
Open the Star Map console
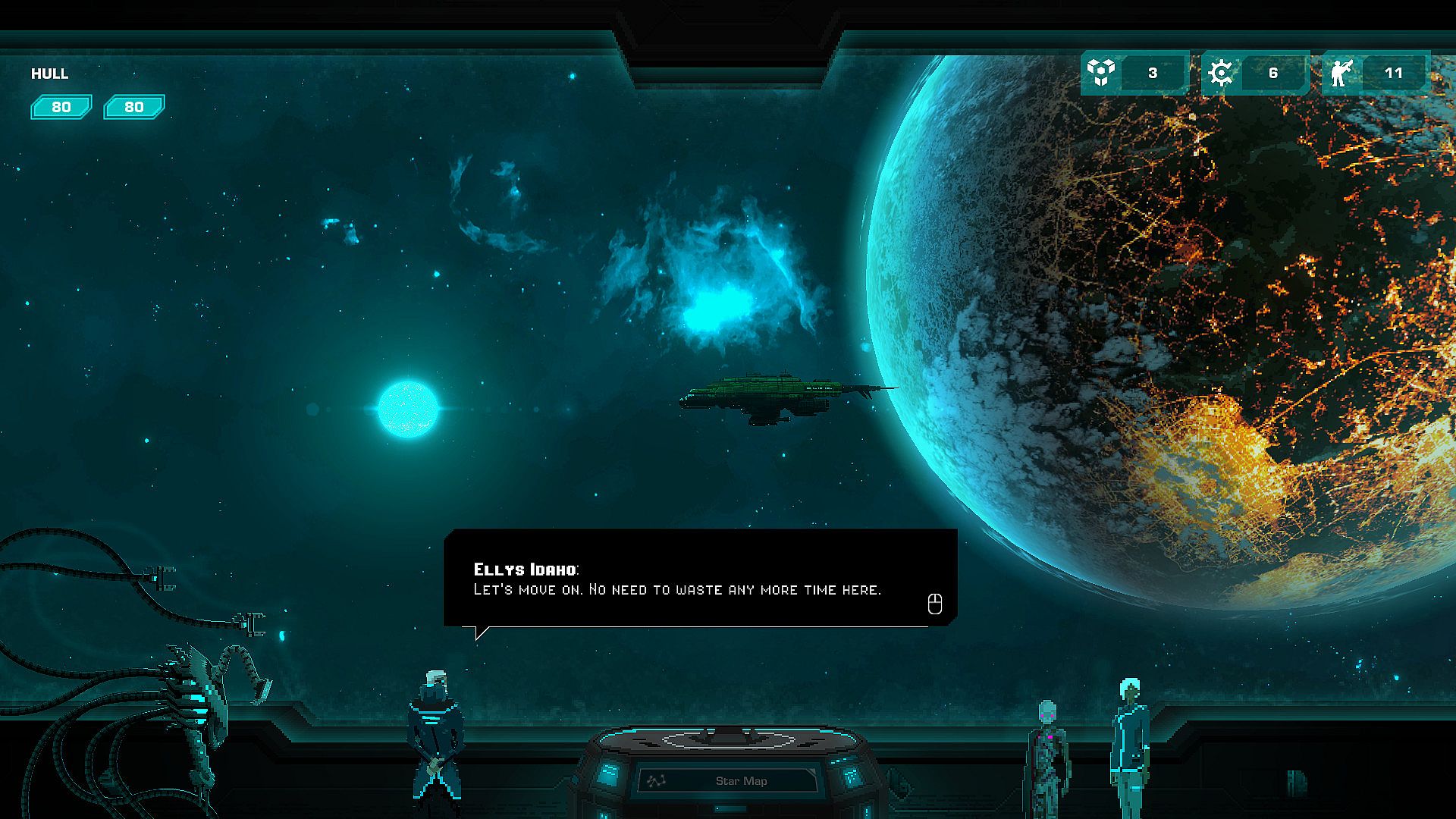(x=729, y=780)
